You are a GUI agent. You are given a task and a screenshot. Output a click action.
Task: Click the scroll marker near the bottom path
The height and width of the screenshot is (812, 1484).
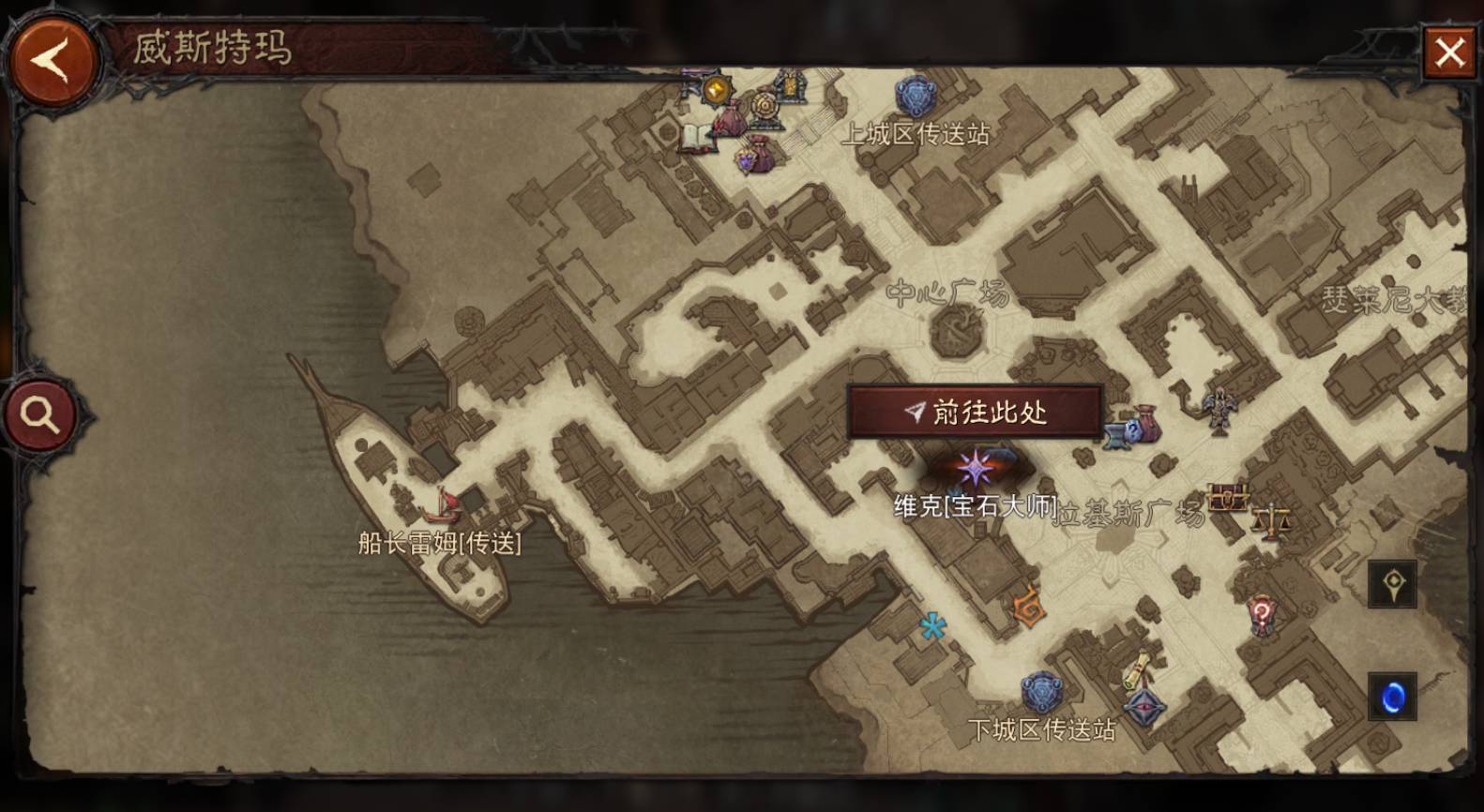(x=1136, y=669)
